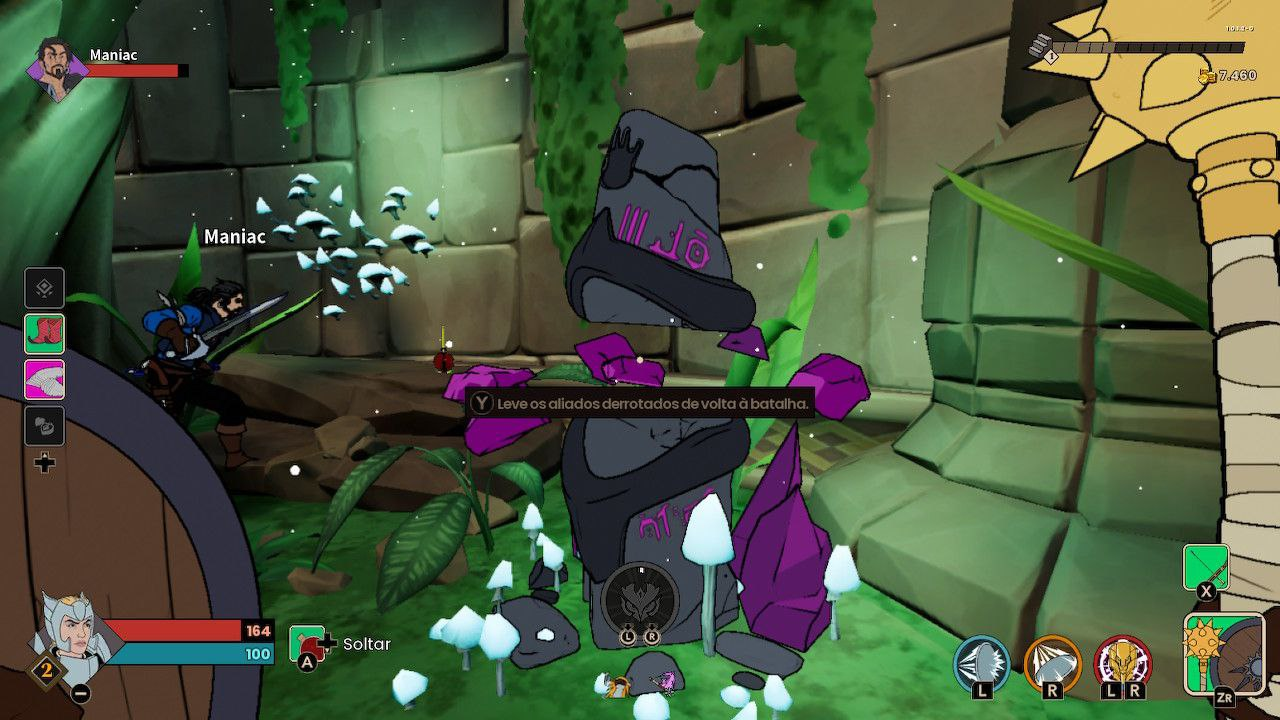Trigger the golden helmet ultimate ability

click(x=1123, y=664)
